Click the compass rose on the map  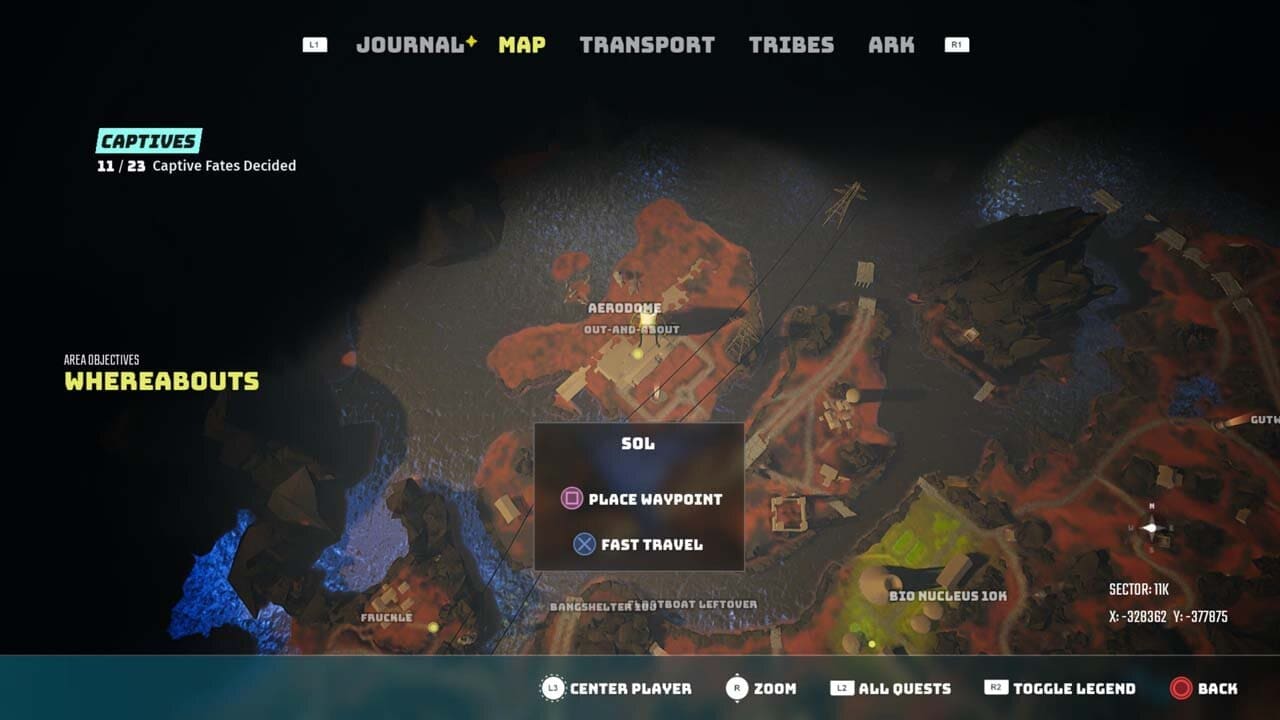tap(1151, 527)
